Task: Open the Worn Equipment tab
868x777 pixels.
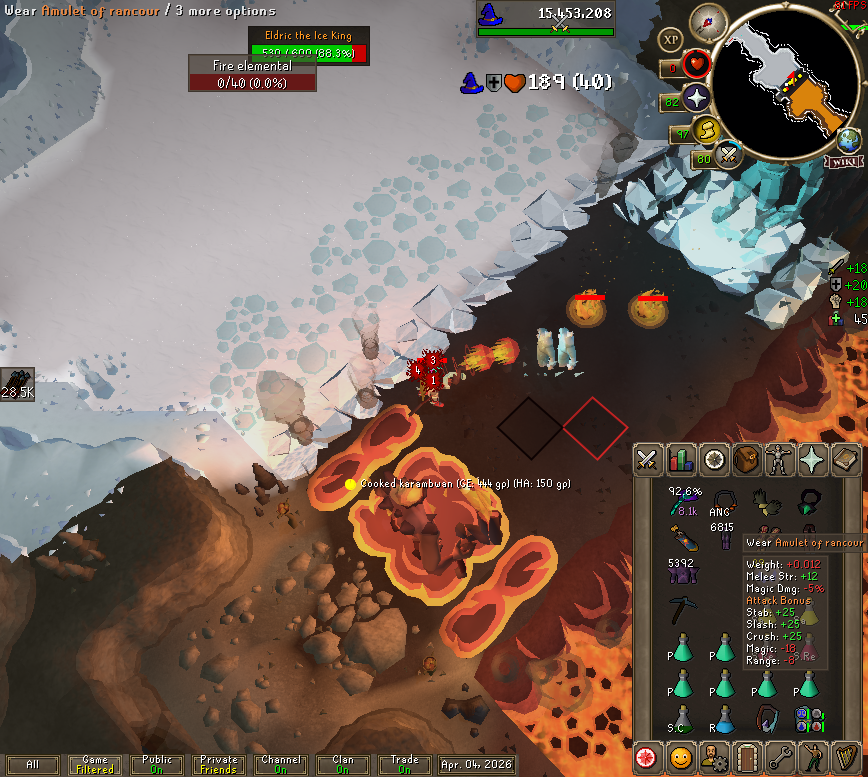Action: coord(780,459)
